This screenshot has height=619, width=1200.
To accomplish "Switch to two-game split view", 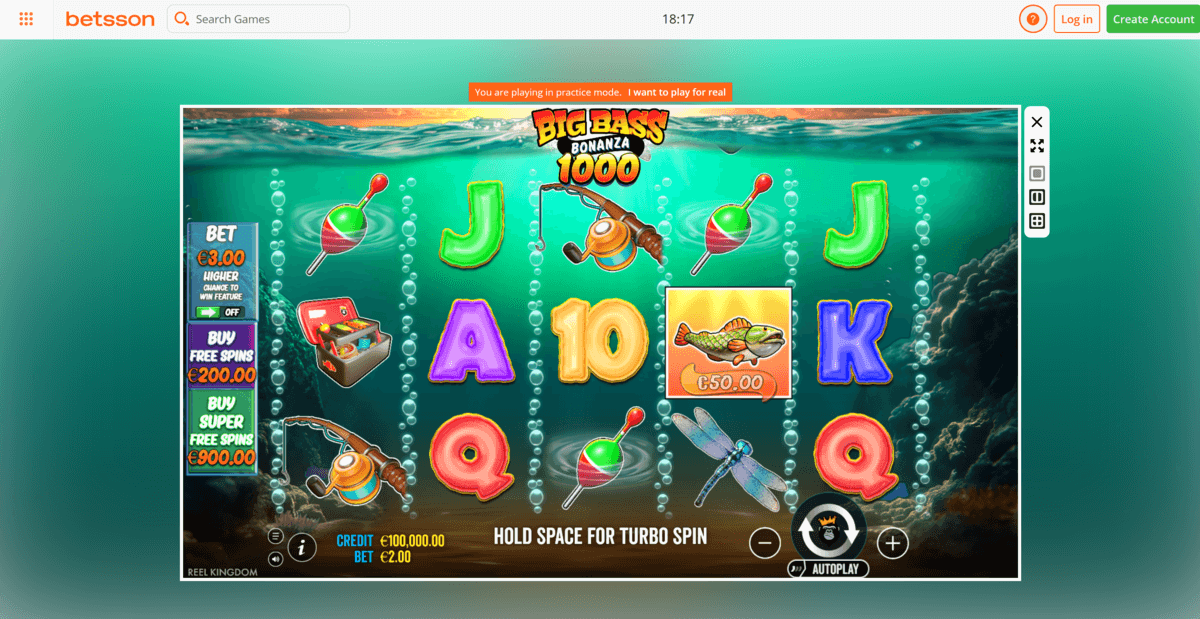I will (1037, 197).
